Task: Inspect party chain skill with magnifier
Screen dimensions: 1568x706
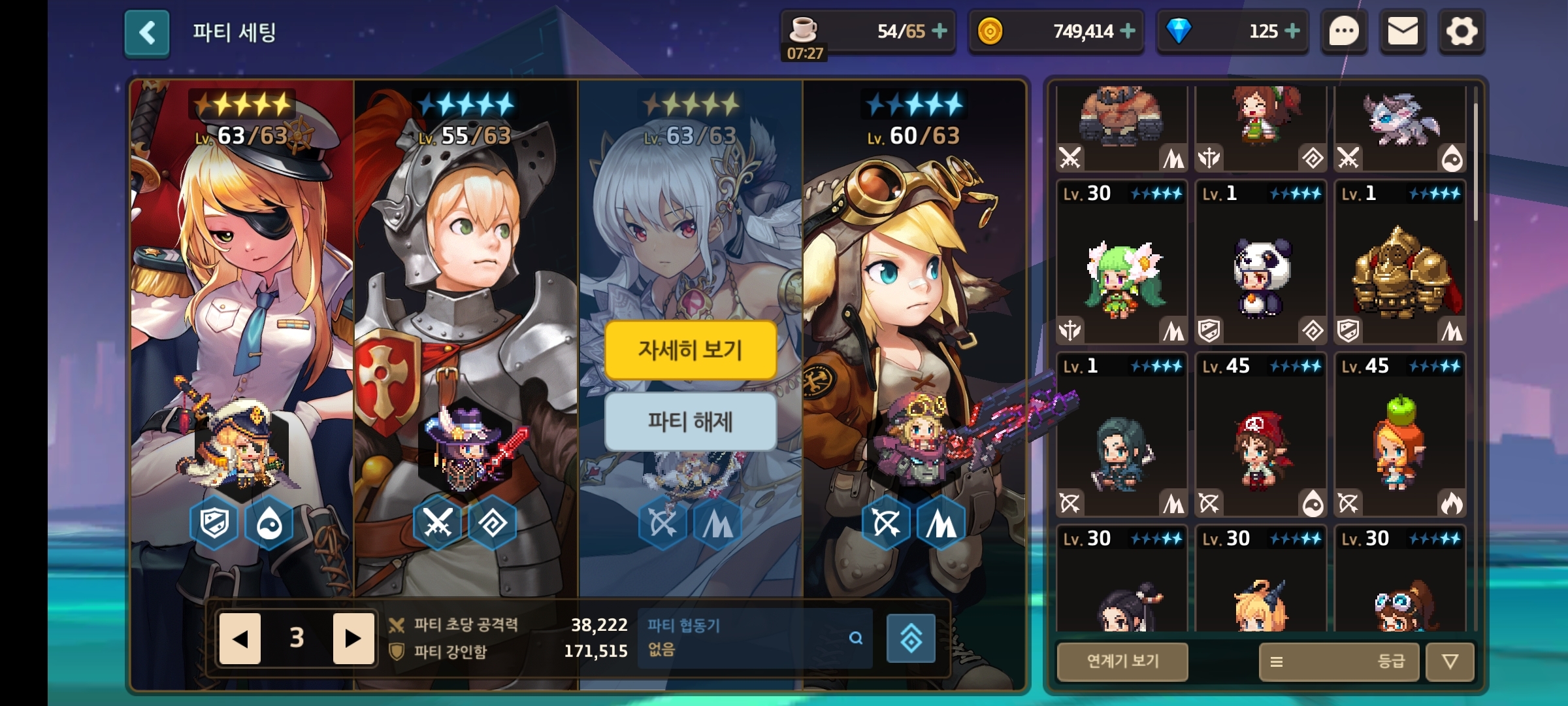Action: click(855, 638)
